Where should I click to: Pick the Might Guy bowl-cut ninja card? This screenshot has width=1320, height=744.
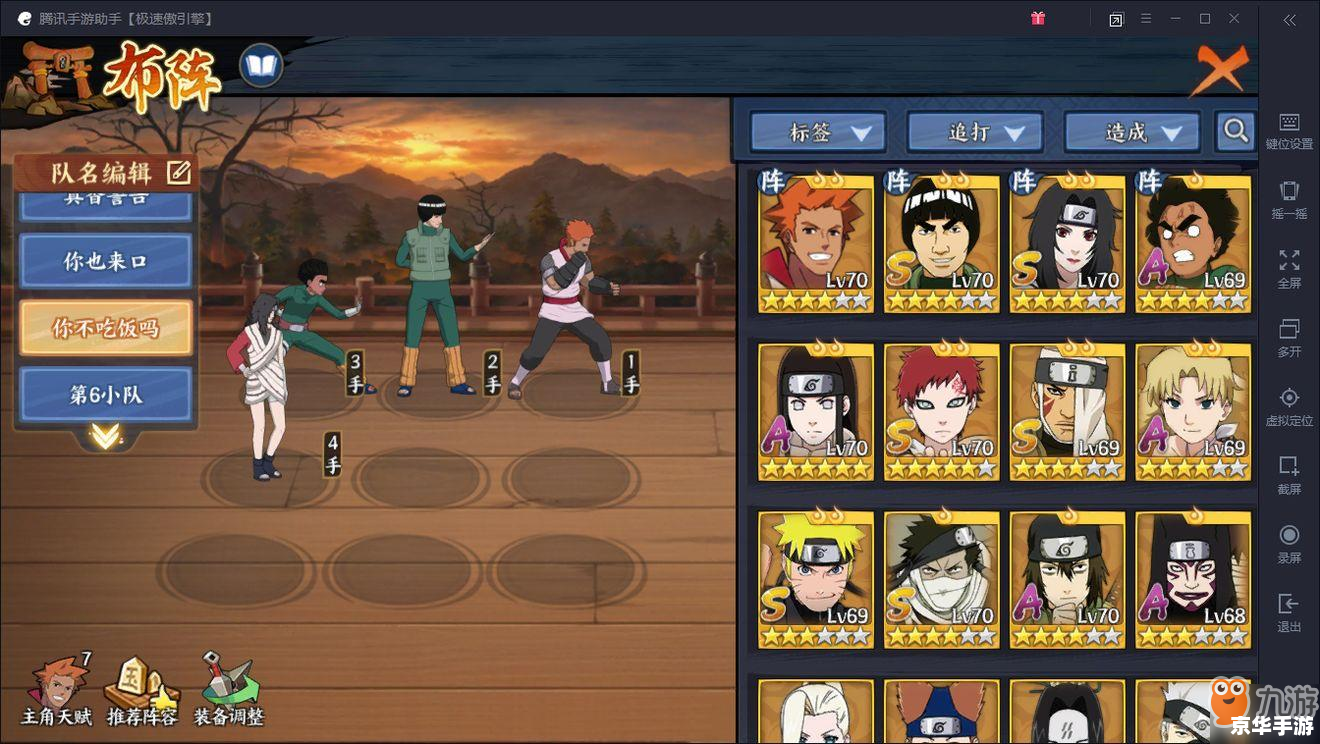941,243
